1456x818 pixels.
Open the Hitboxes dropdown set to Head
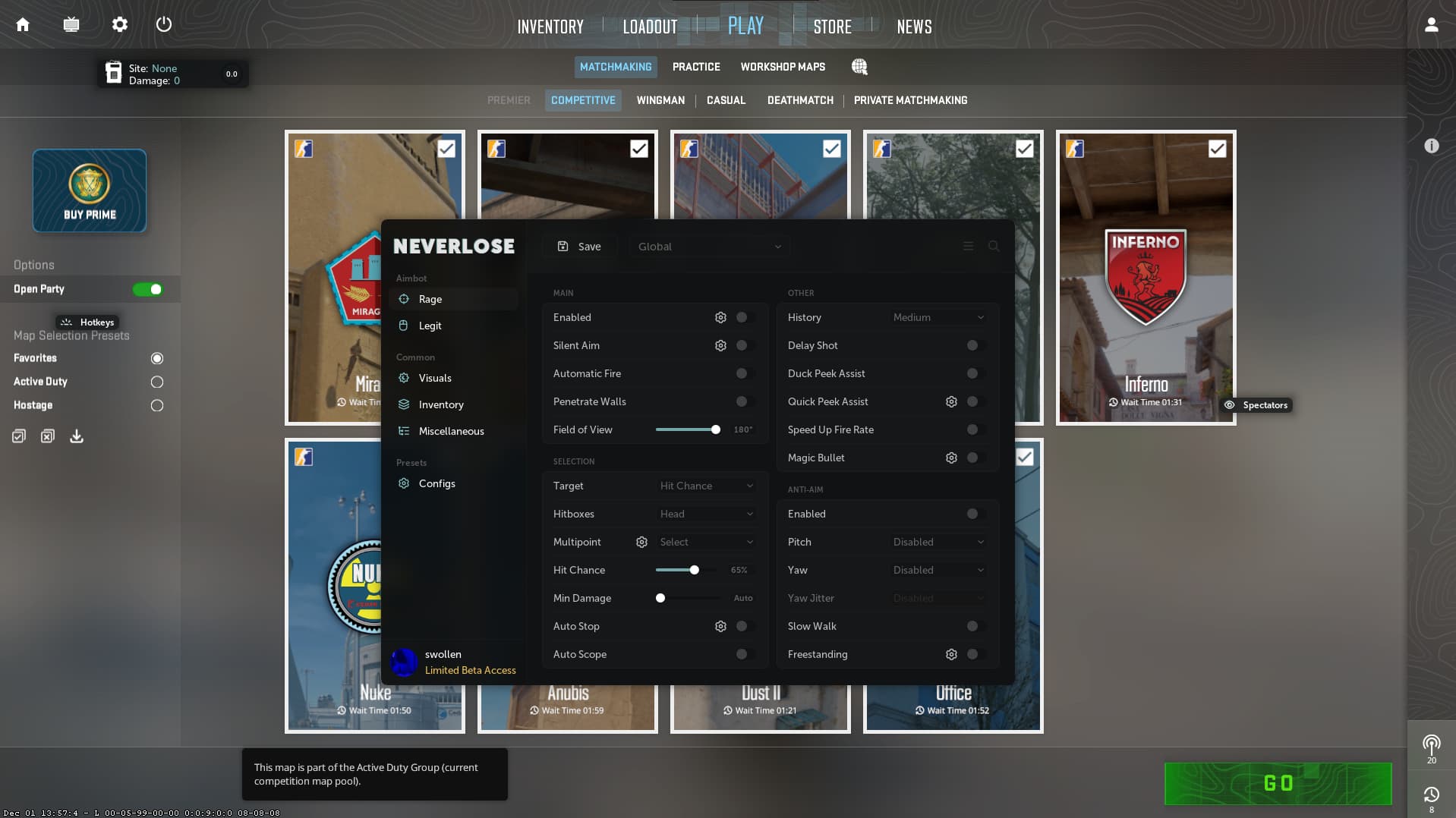click(705, 514)
